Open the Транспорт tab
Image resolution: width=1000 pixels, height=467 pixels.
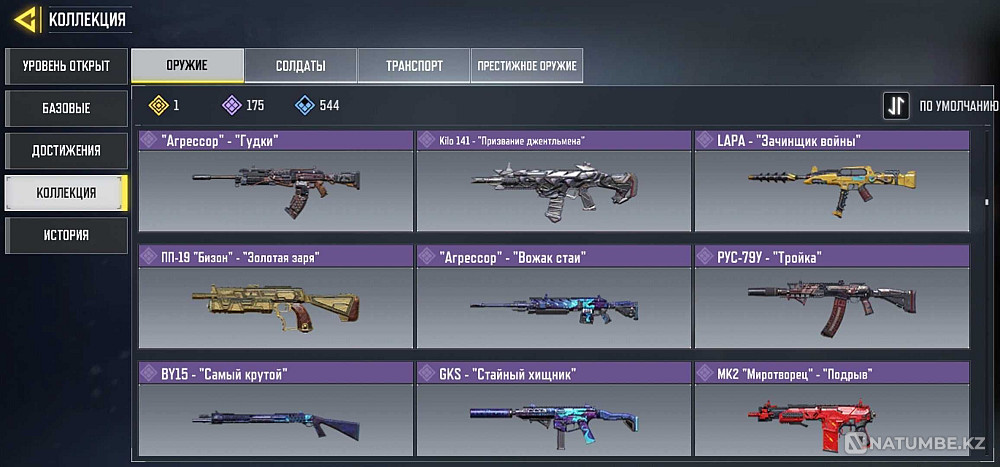click(x=413, y=66)
